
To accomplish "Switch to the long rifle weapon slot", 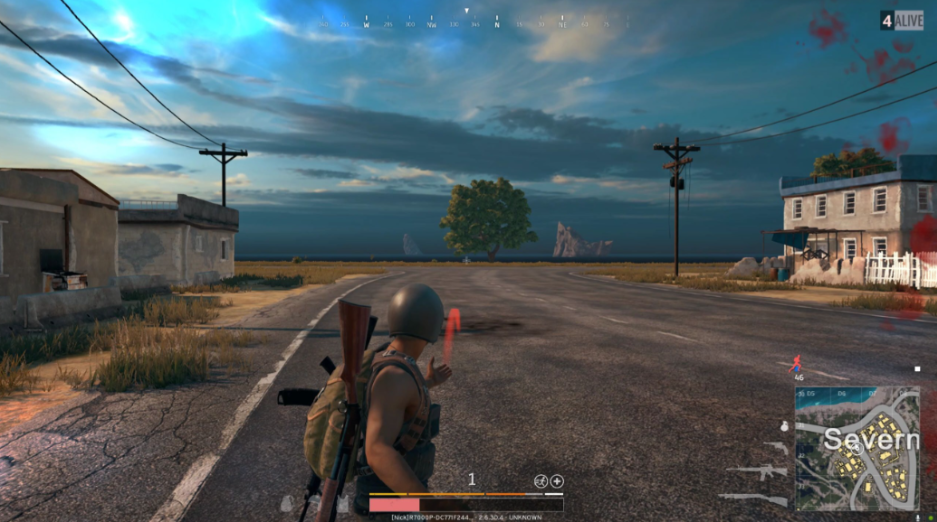I will (x=753, y=497).
